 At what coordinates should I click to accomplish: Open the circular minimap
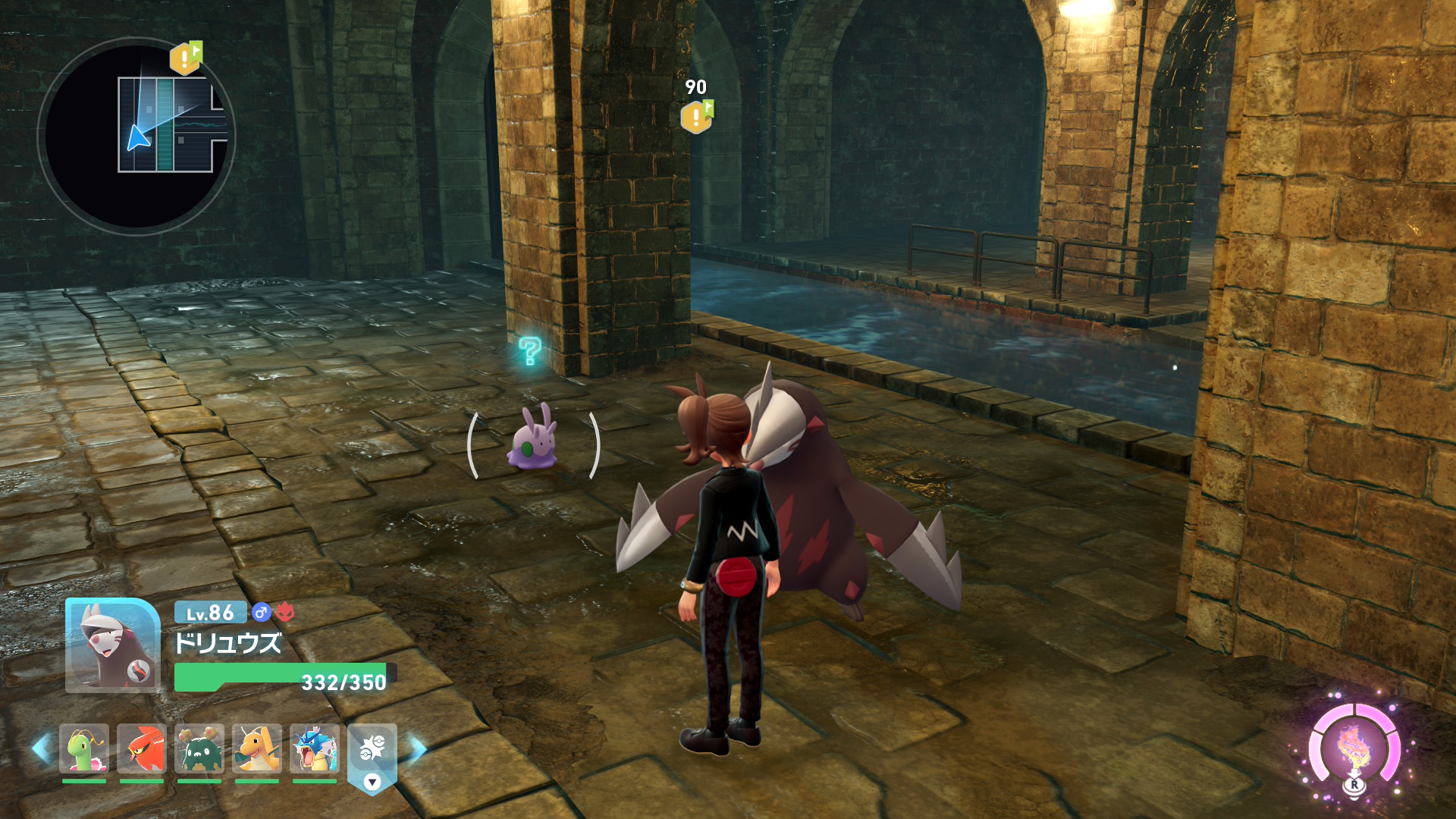(x=136, y=136)
